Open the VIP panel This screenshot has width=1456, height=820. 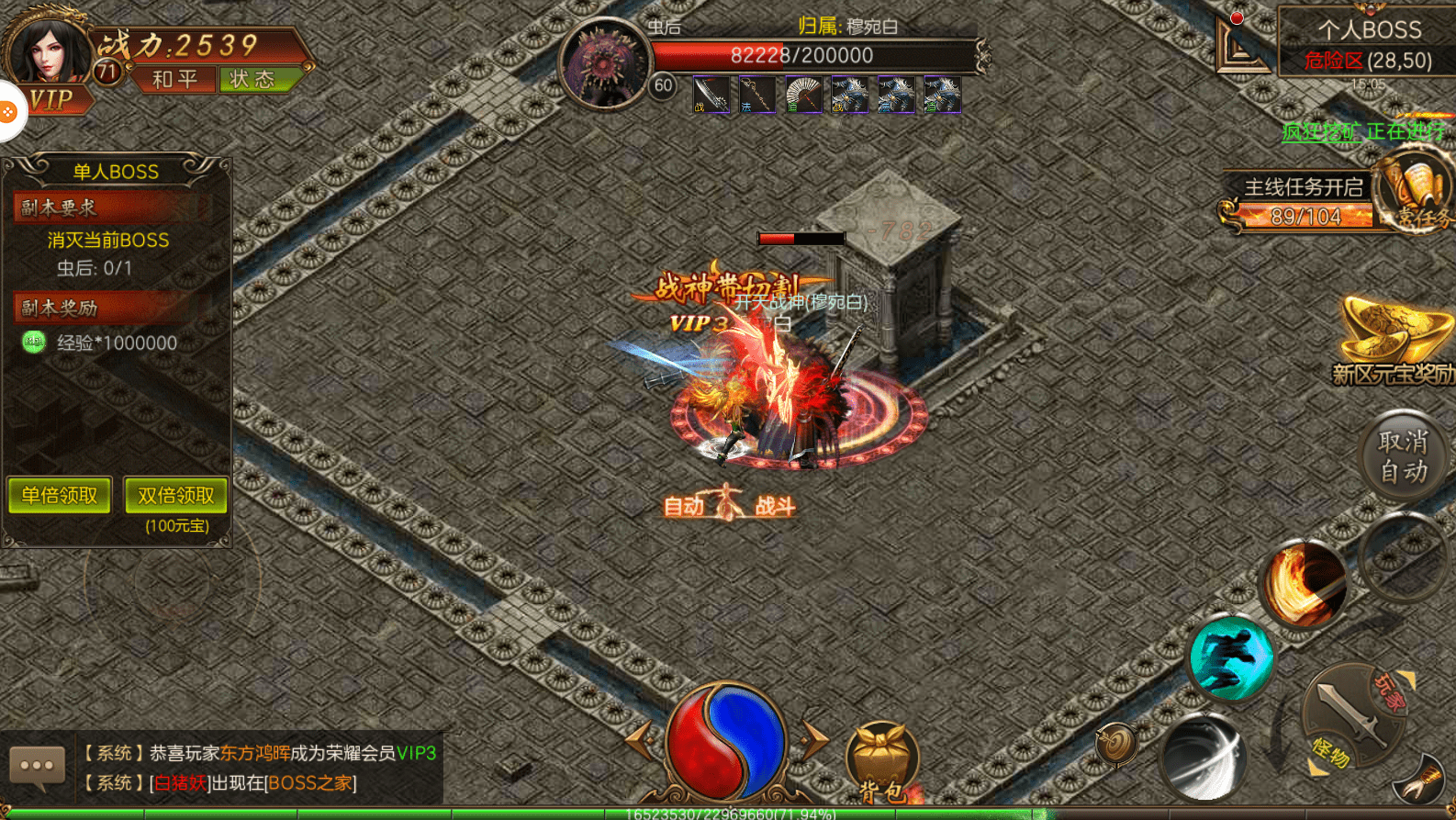[x=50, y=99]
